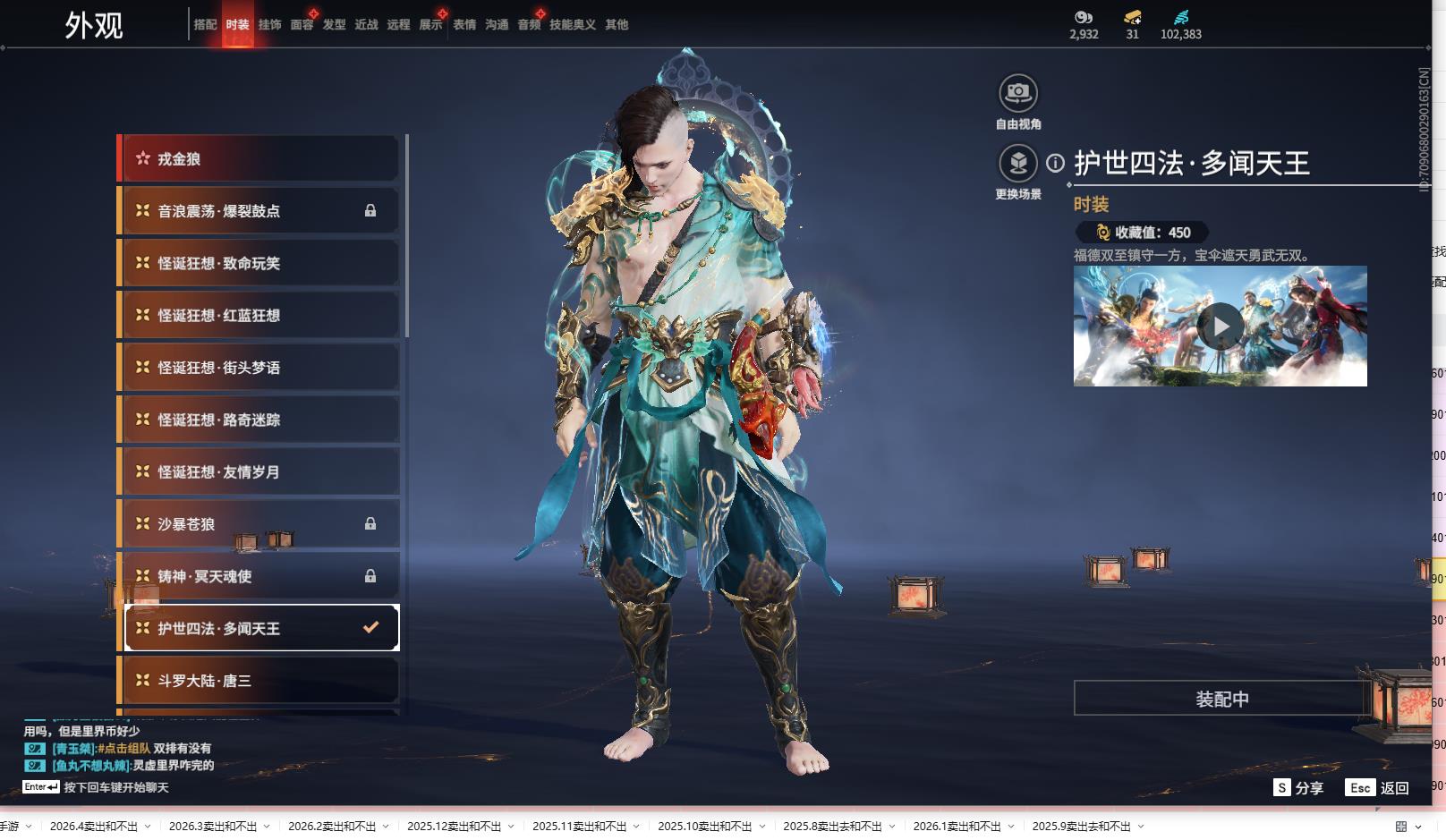
Task: Select the 近战 tab
Action: point(366,25)
